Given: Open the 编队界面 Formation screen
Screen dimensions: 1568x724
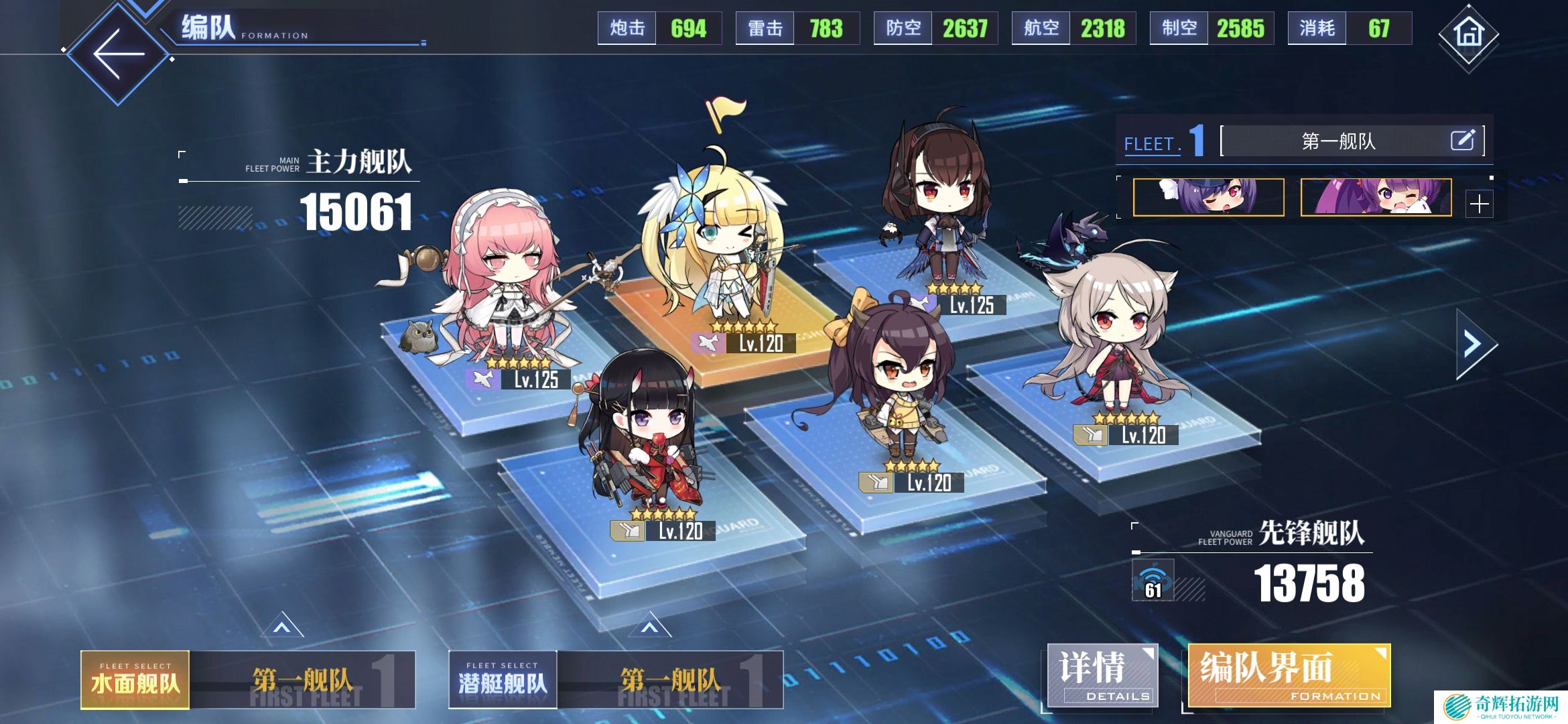Looking at the screenshot, I should (1288, 676).
